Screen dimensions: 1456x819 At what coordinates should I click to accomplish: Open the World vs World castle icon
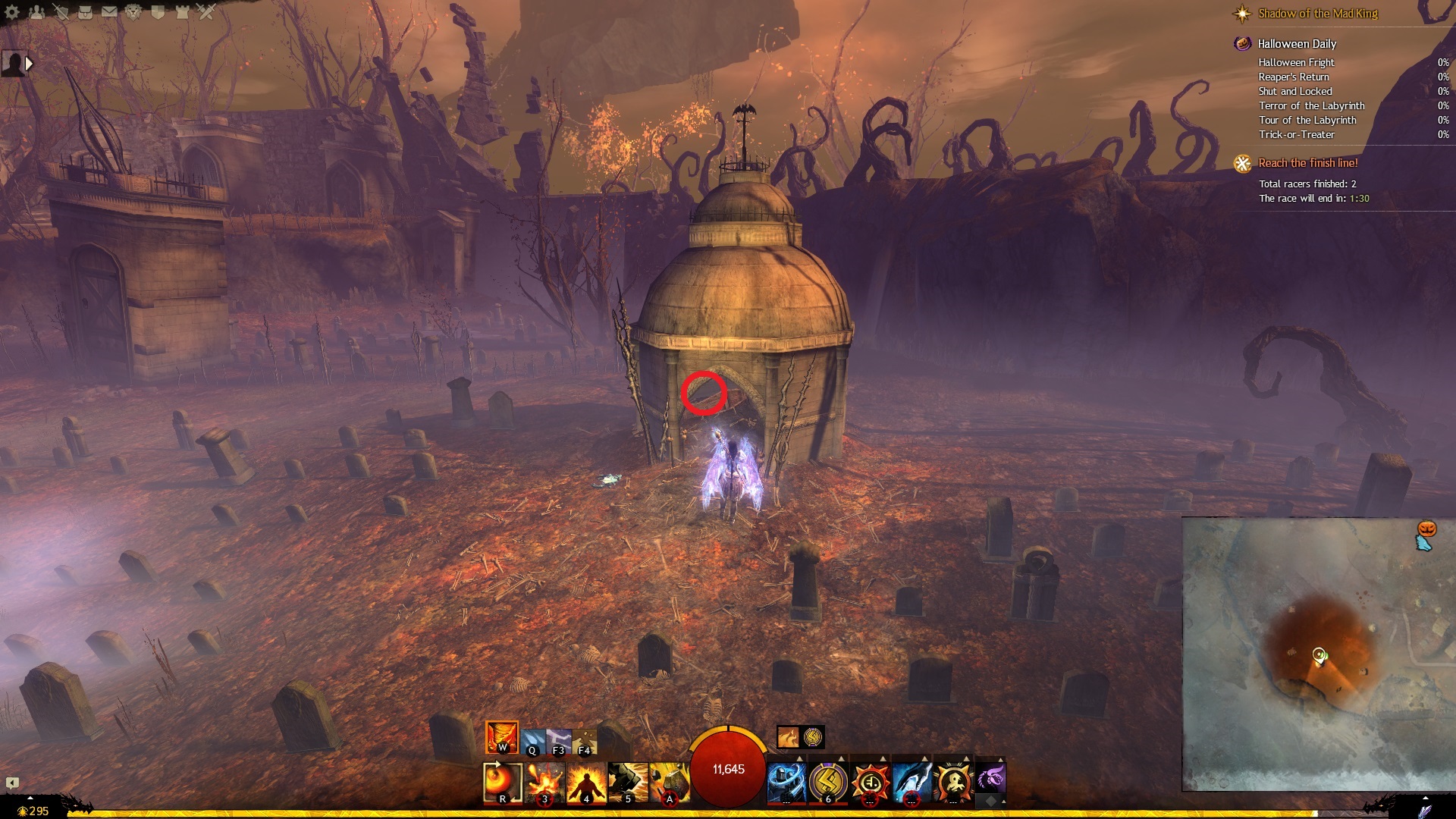click(x=182, y=12)
